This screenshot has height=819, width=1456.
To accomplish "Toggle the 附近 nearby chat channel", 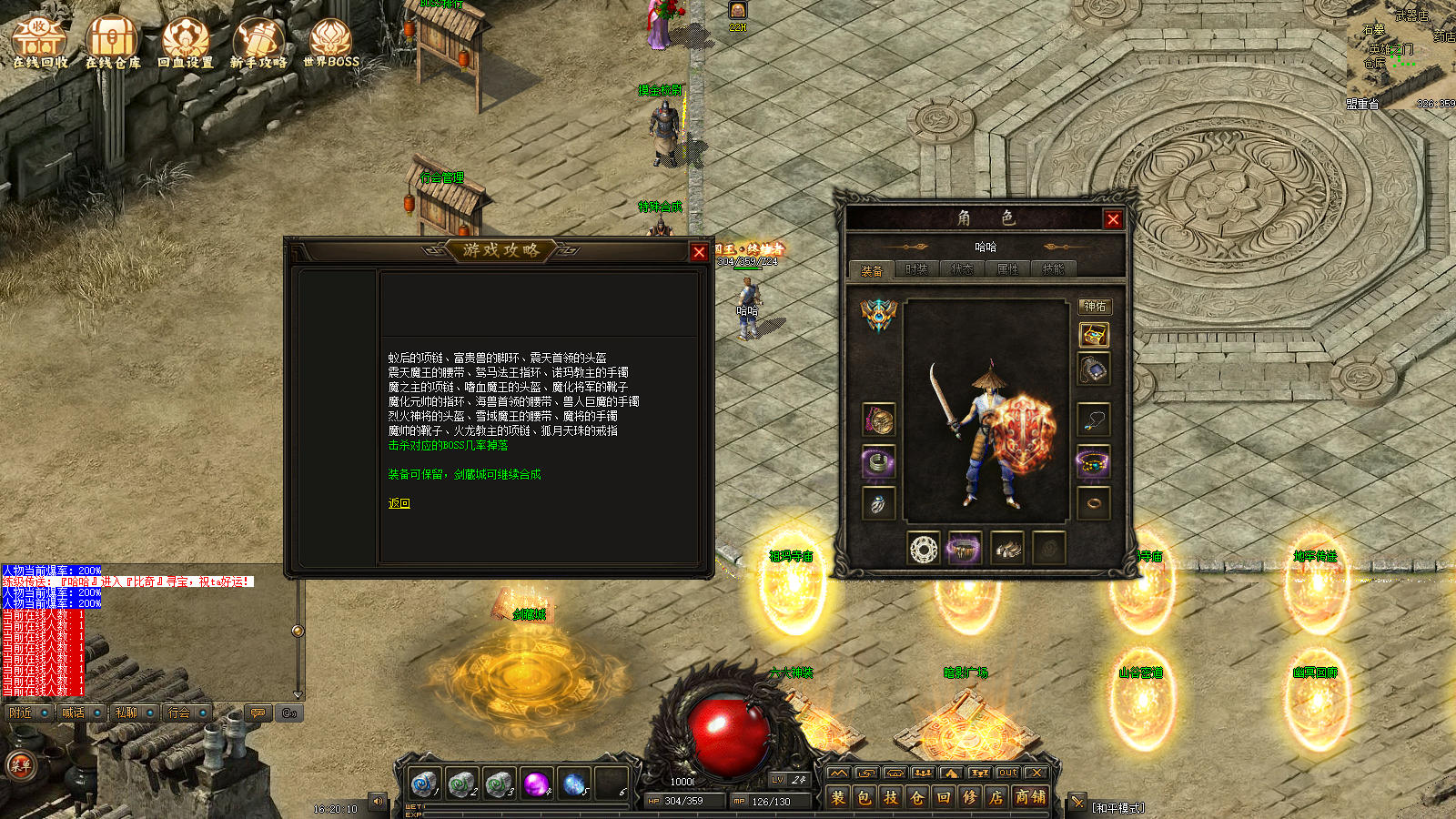I will point(21,713).
